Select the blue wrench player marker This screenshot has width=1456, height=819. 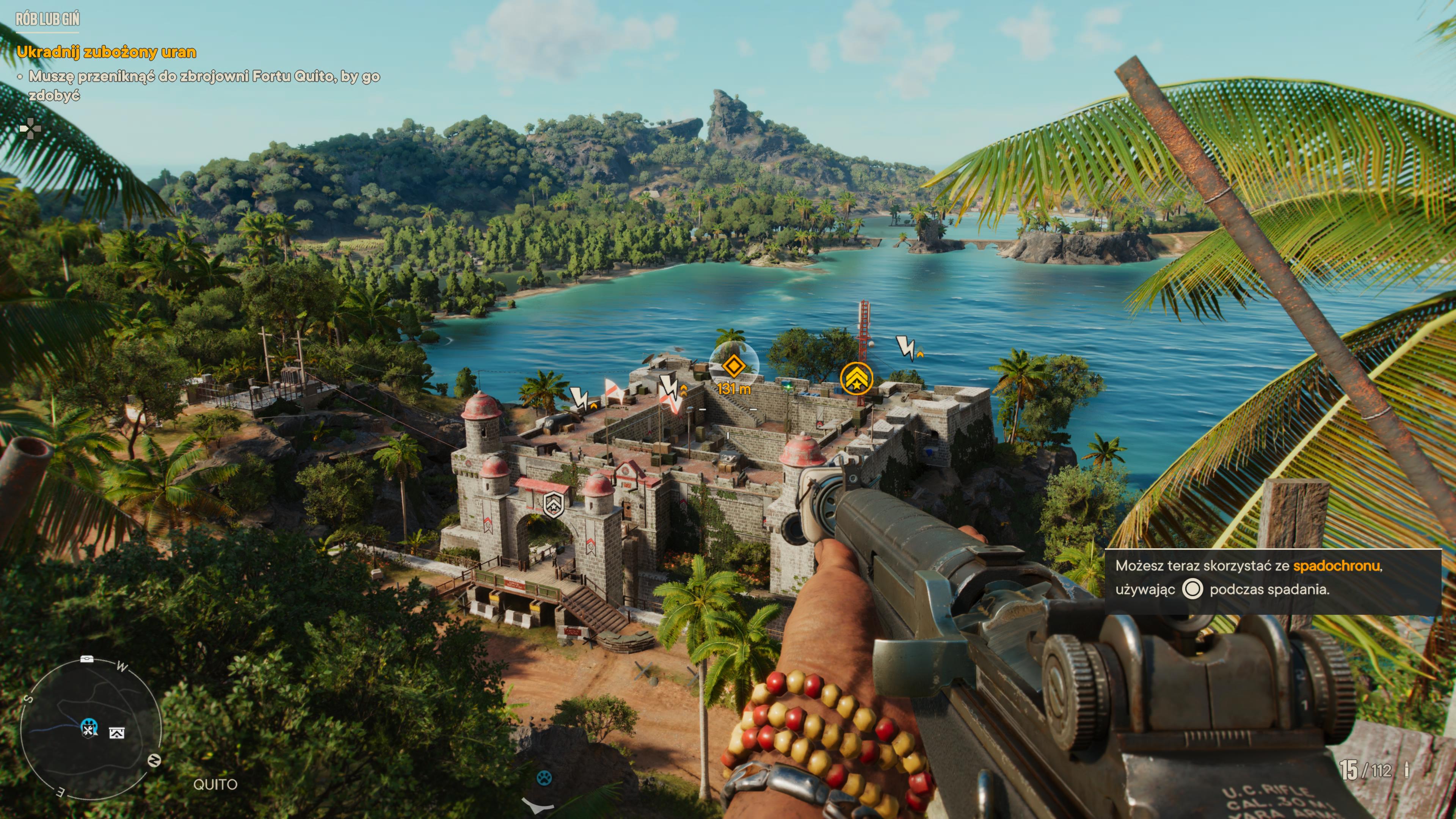click(89, 728)
